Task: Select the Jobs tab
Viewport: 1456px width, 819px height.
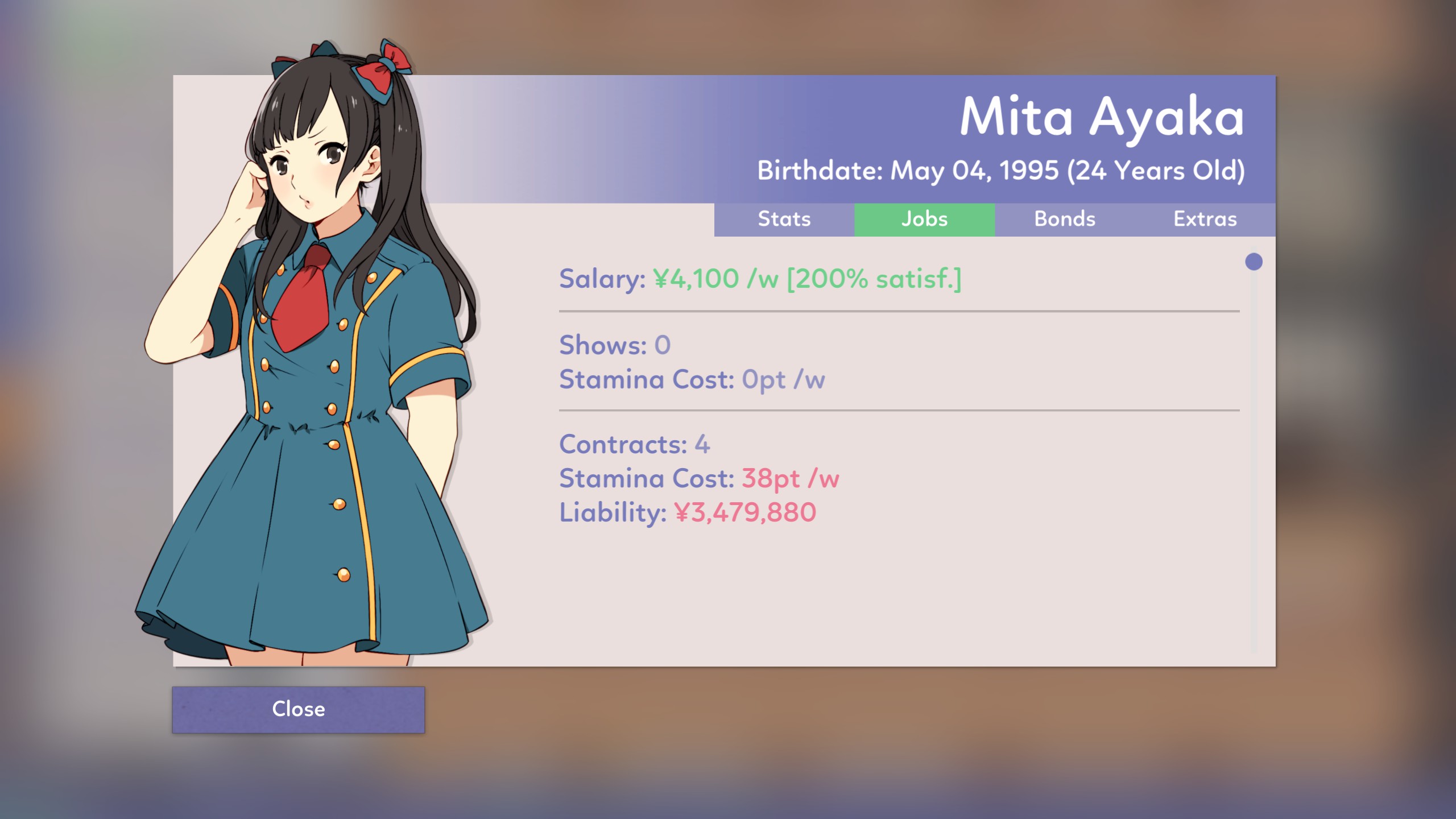Action: pyautogui.click(x=924, y=220)
